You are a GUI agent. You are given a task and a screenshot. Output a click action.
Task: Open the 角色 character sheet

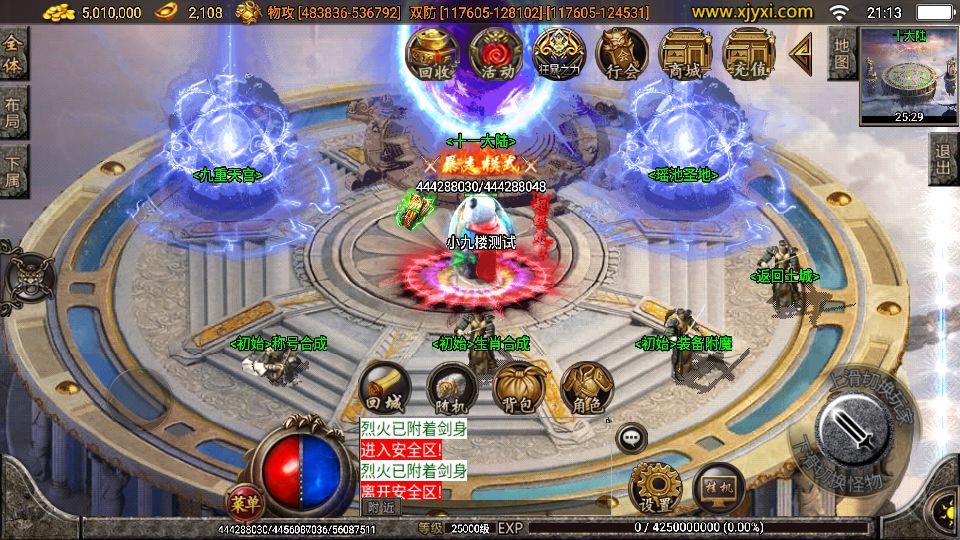click(x=586, y=387)
